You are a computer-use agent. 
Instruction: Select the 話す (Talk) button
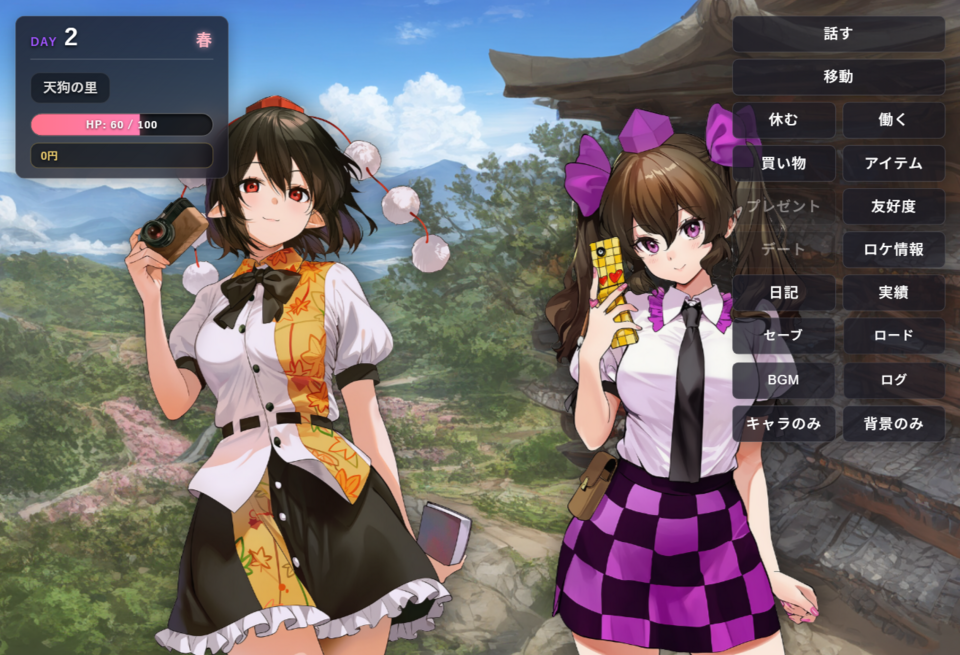click(838, 34)
